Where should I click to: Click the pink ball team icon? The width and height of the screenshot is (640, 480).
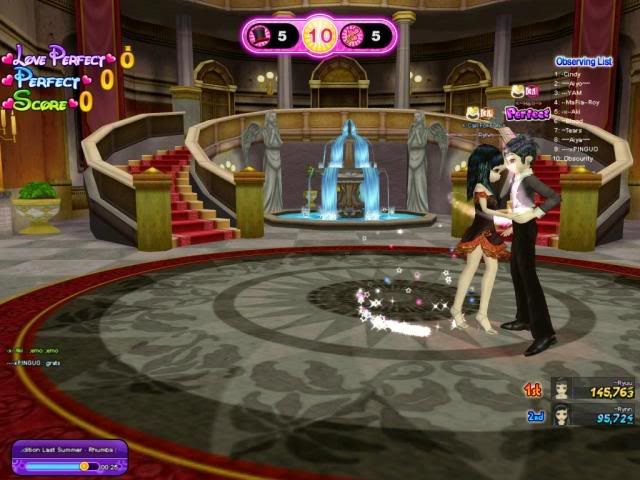pyautogui.click(x=351, y=37)
